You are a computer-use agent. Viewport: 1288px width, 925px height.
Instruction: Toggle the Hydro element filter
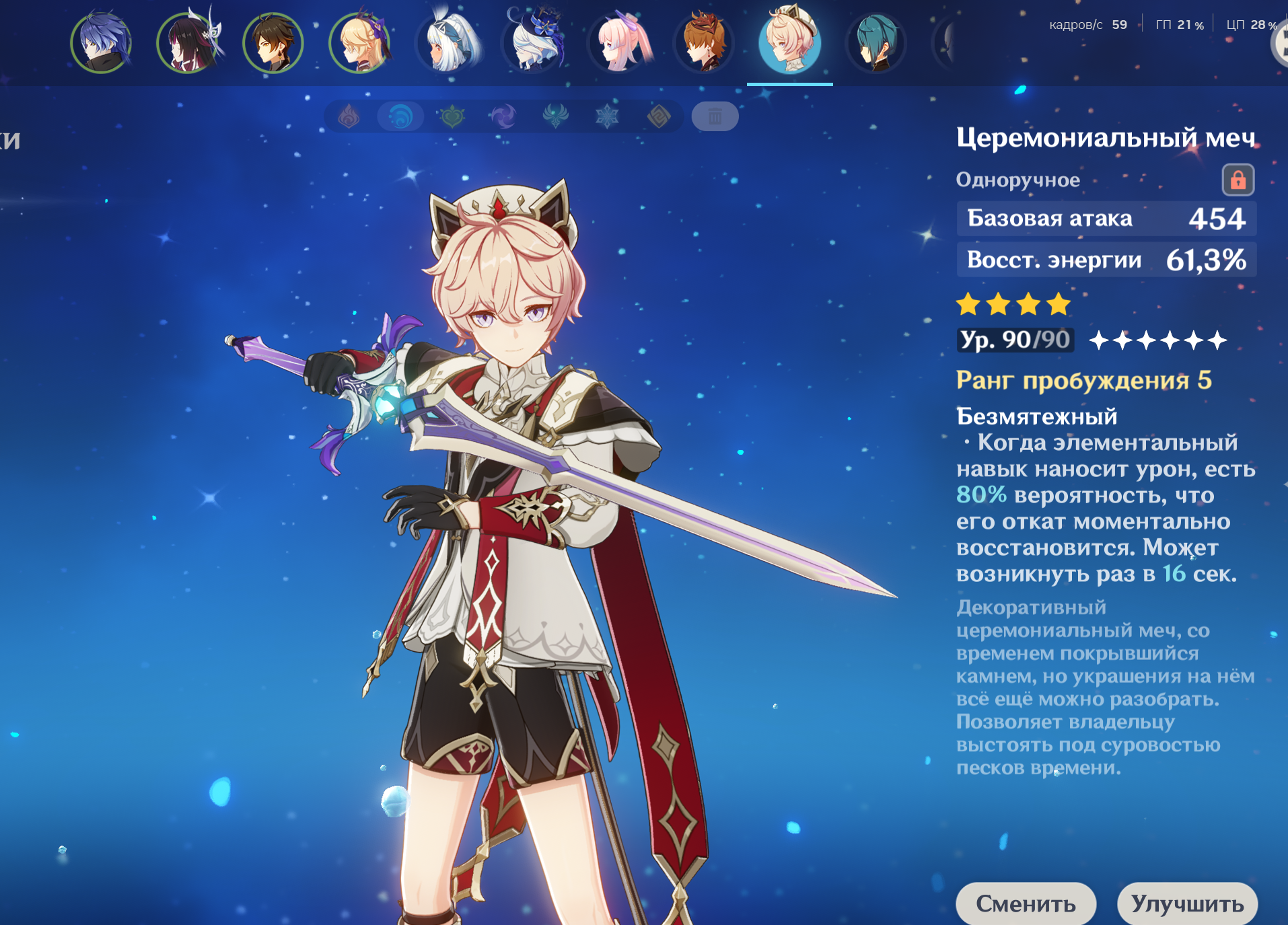coord(400,117)
